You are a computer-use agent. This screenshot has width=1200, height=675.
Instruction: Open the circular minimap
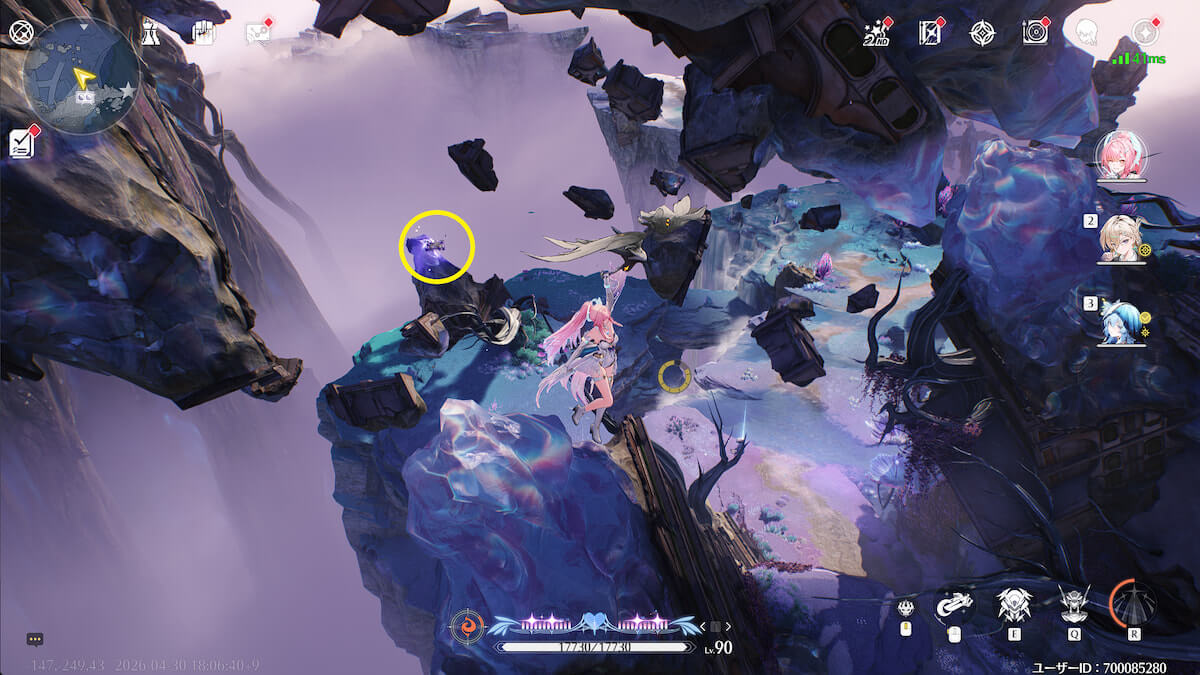(81, 76)
